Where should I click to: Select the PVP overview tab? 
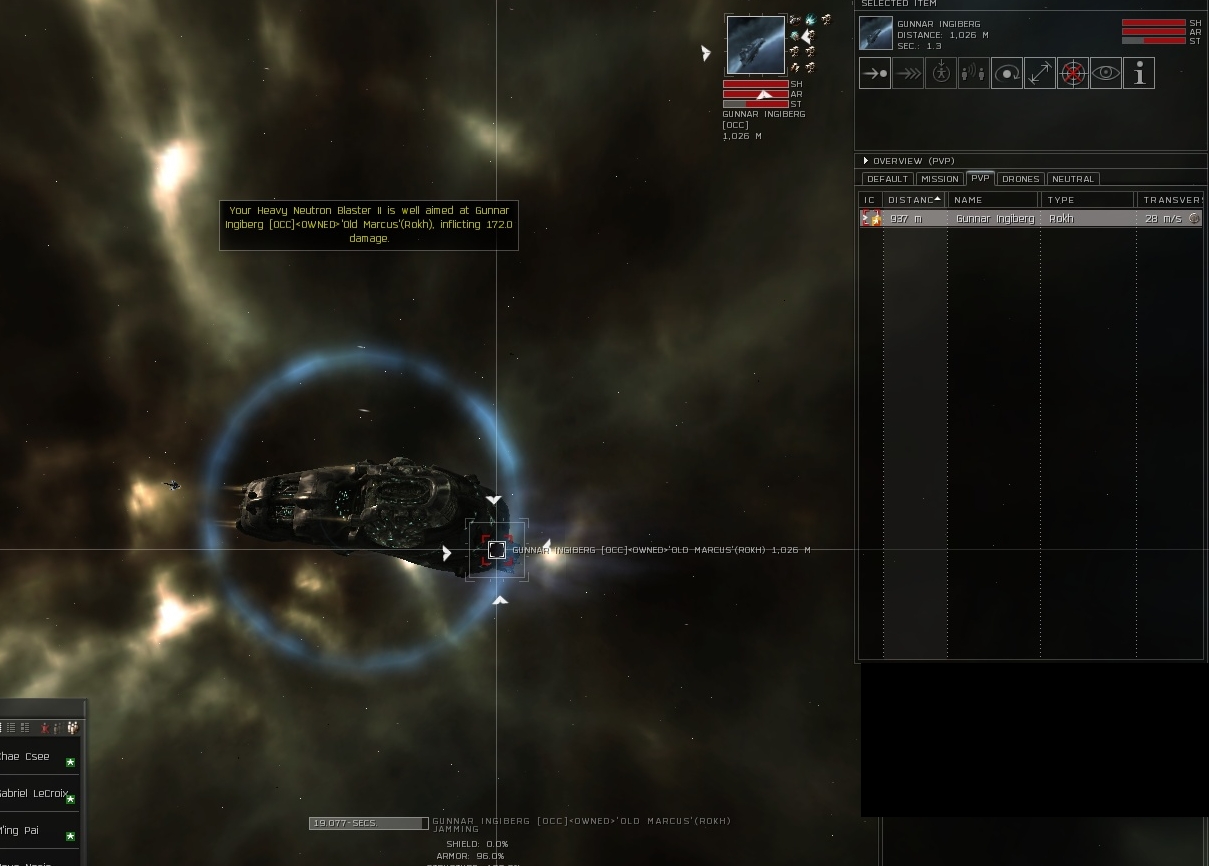[980, 179]
